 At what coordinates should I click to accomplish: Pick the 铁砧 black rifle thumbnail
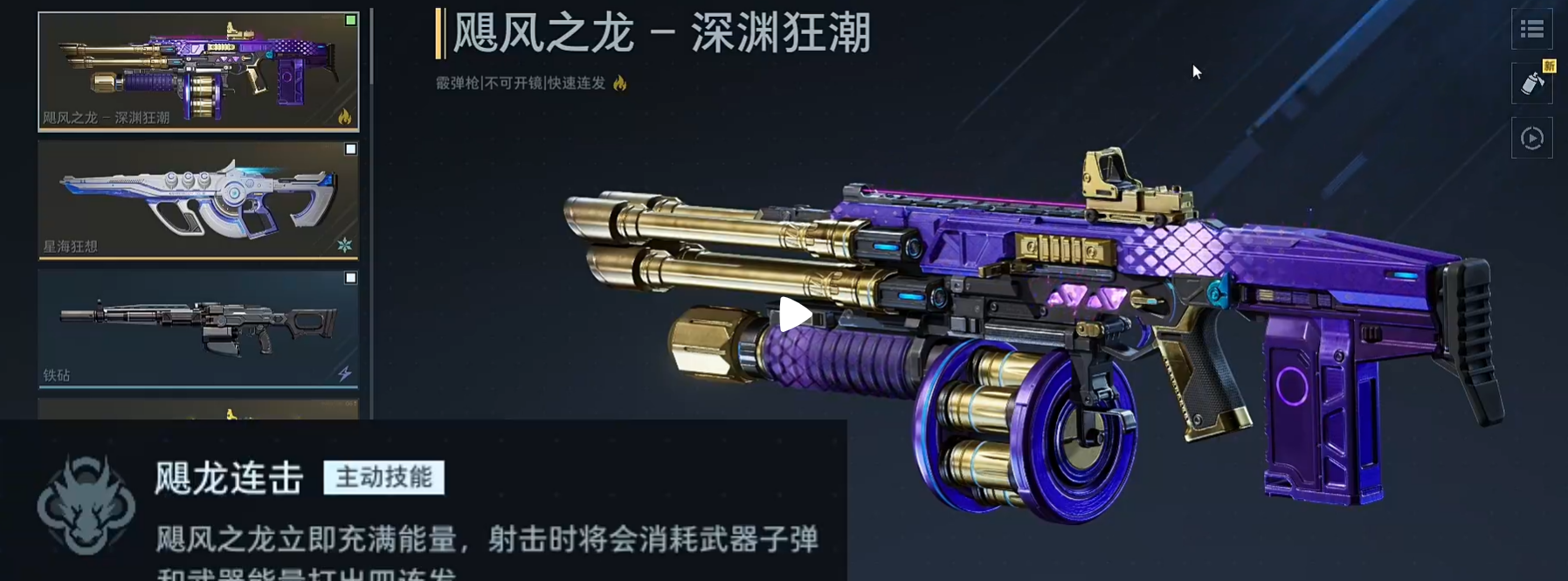[x=198, y=329]
